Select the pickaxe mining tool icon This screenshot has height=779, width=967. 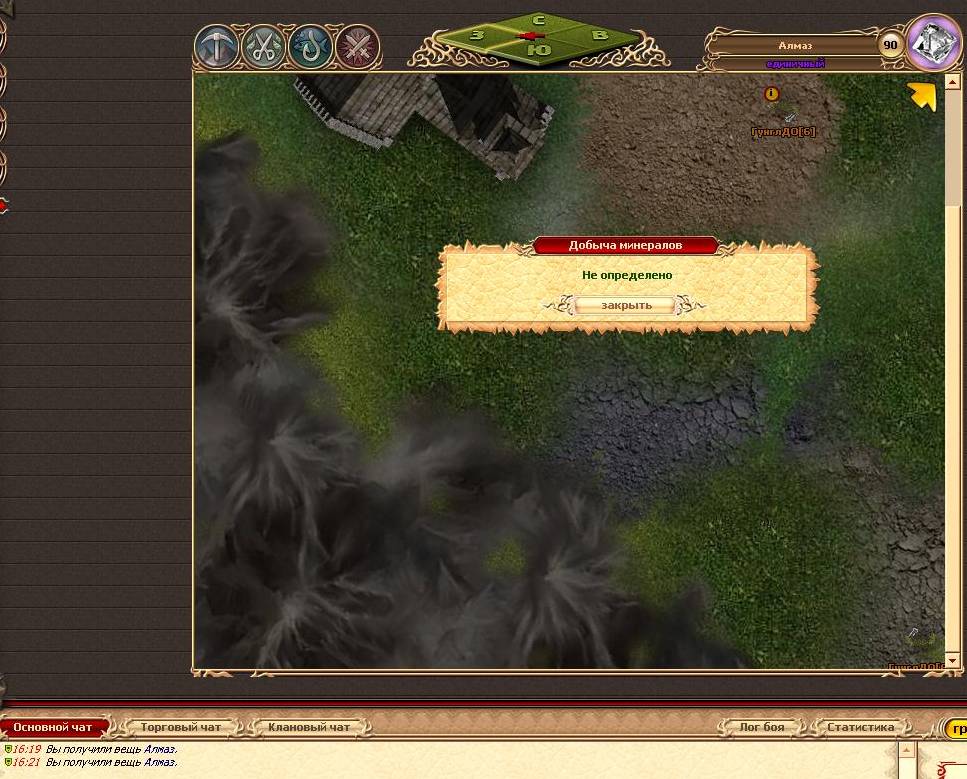click(x=217, y=46)
